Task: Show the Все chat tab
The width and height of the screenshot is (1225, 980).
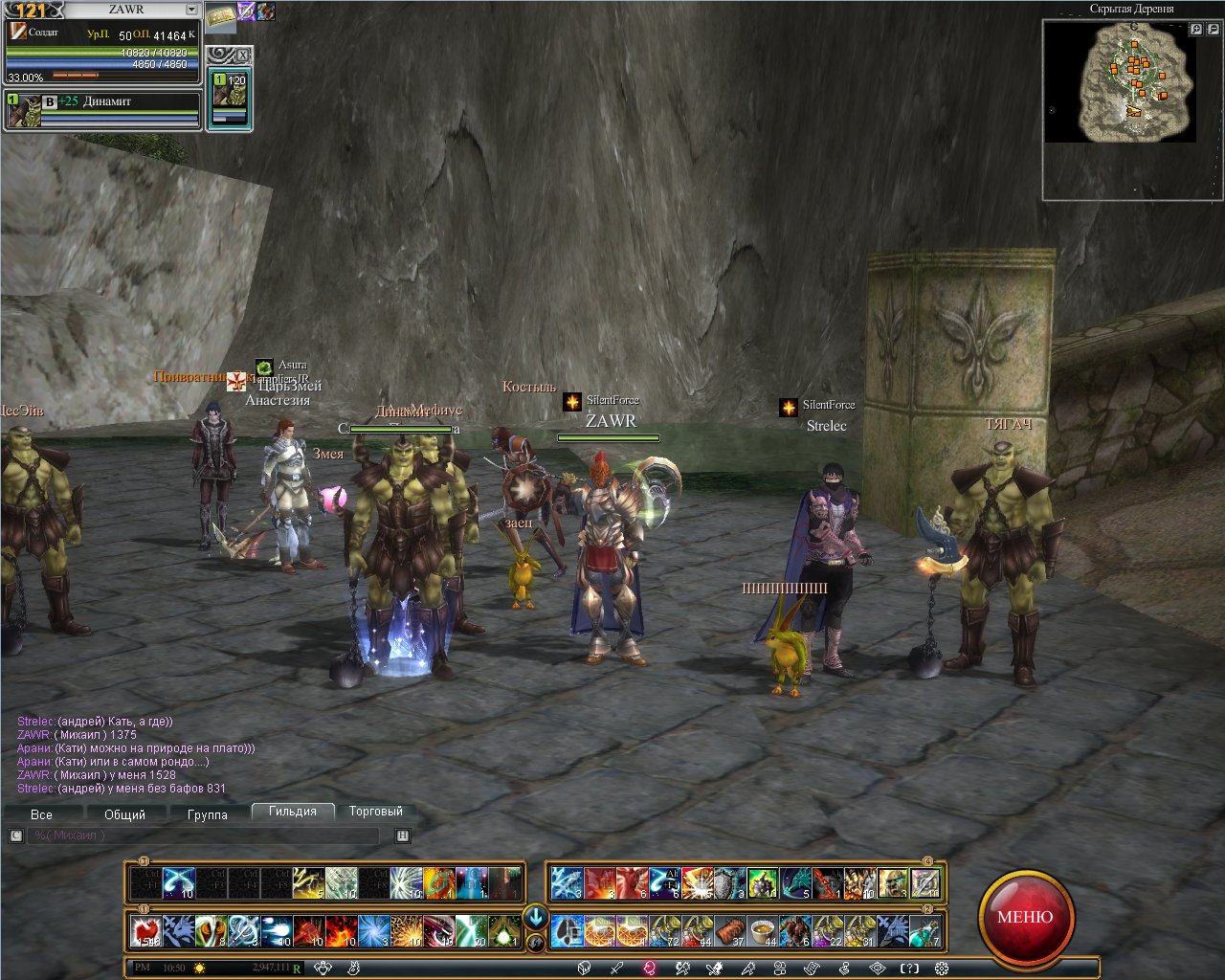Action: point(41,814)
